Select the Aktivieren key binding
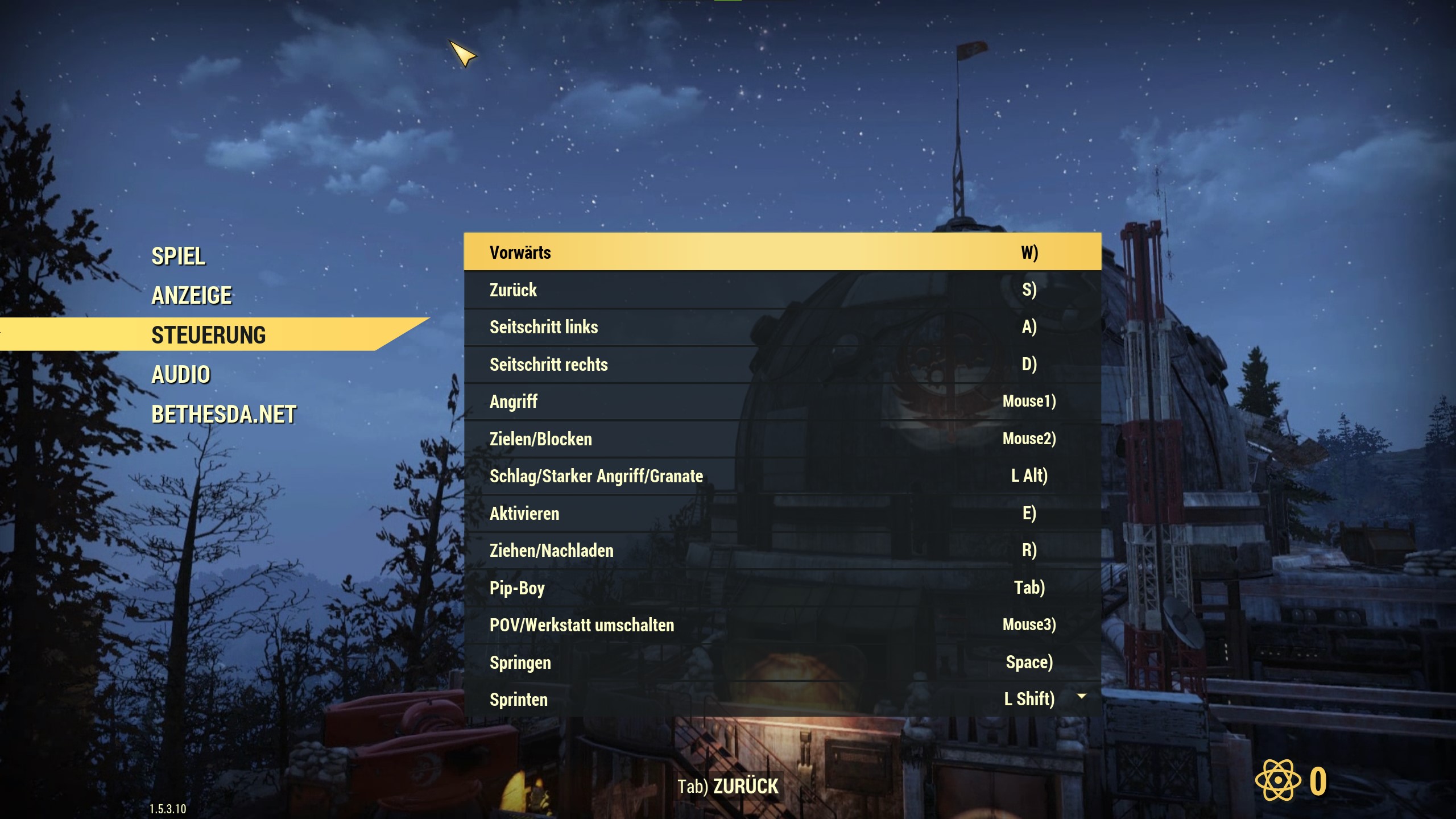Screen dimensions: 1456x819 (x=782, y=514)
